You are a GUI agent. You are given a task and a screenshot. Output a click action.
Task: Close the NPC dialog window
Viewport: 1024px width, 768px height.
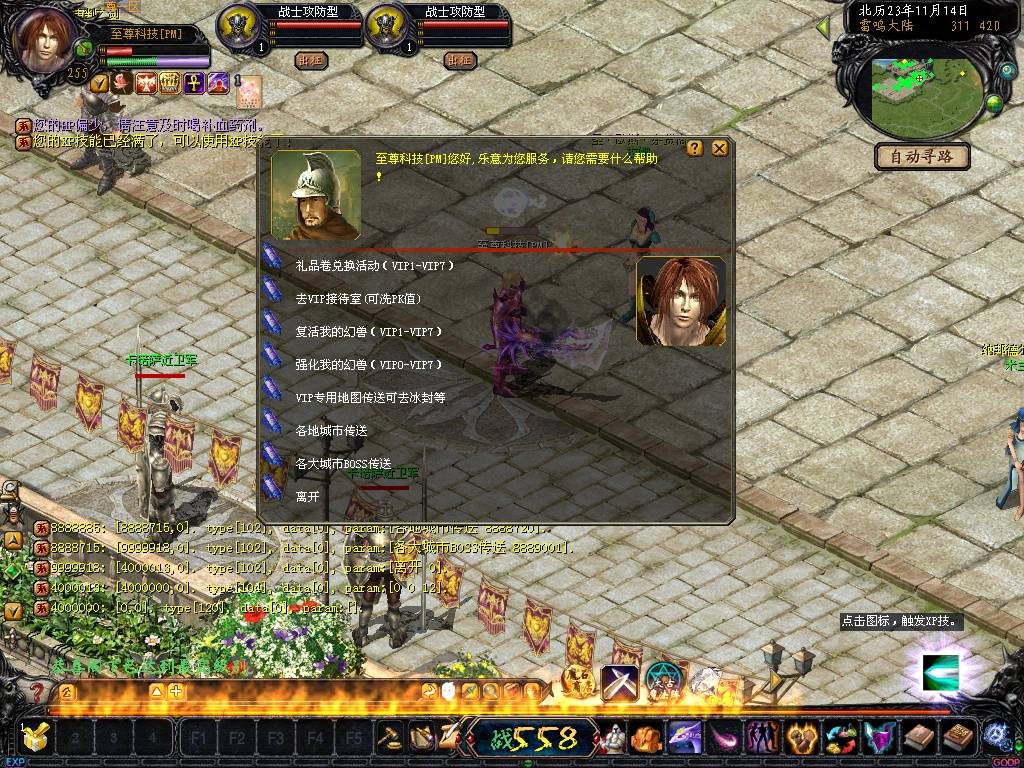coord(720,148)
